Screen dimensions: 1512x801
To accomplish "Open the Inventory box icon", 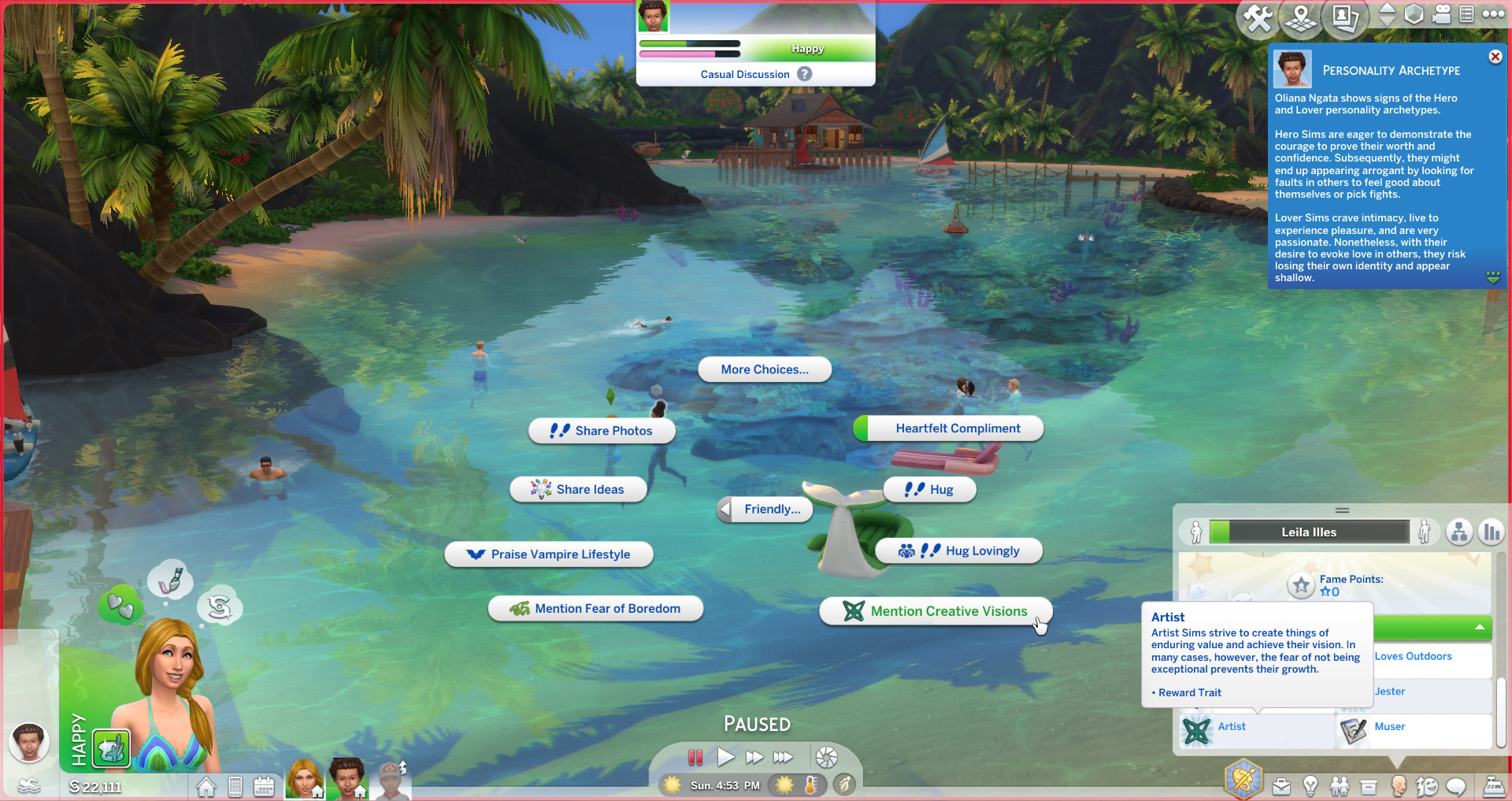I will pos(1368,786).
